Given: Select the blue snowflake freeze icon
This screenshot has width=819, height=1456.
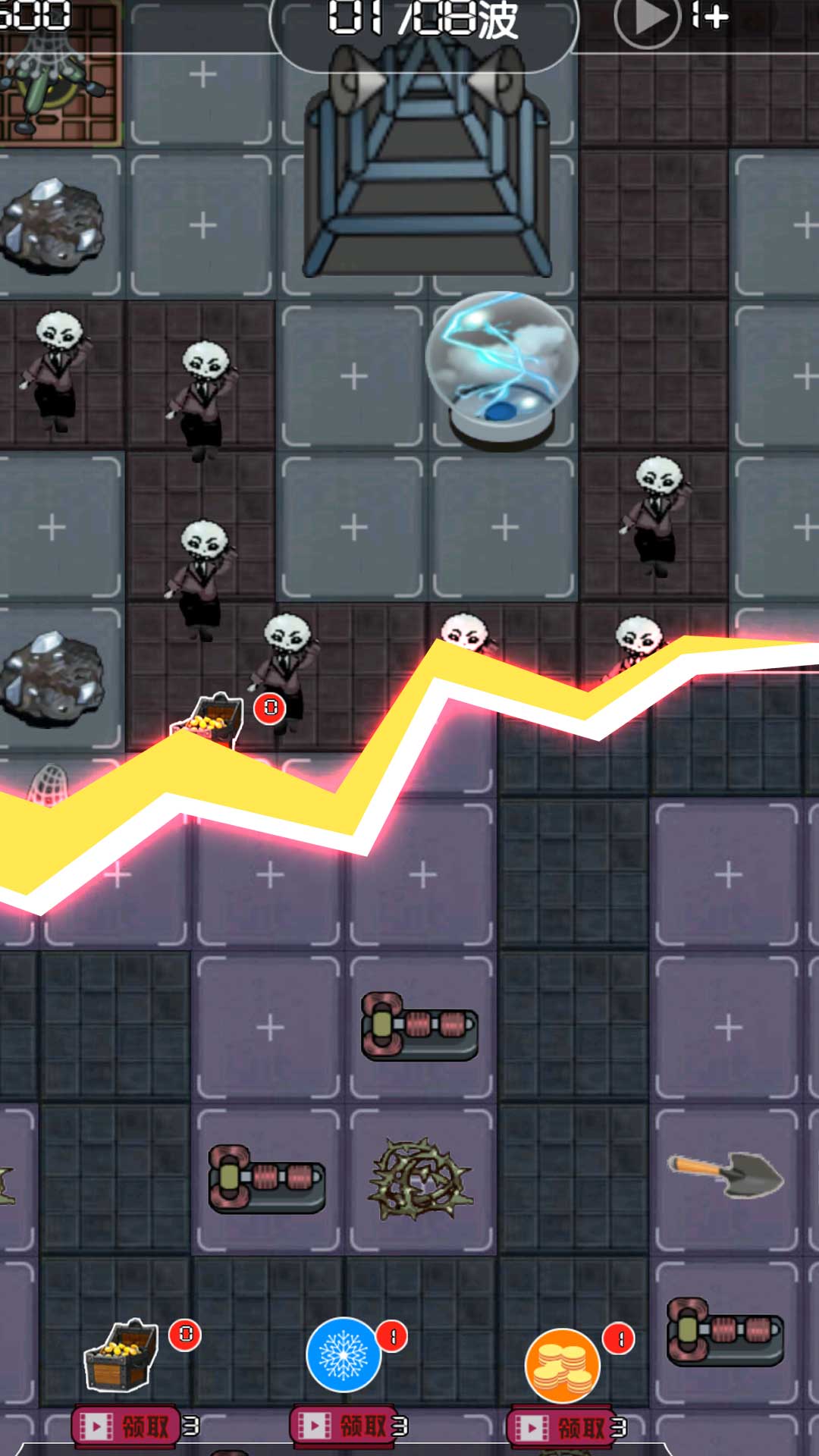Looking at the screenshot, I should point(344,1355).
